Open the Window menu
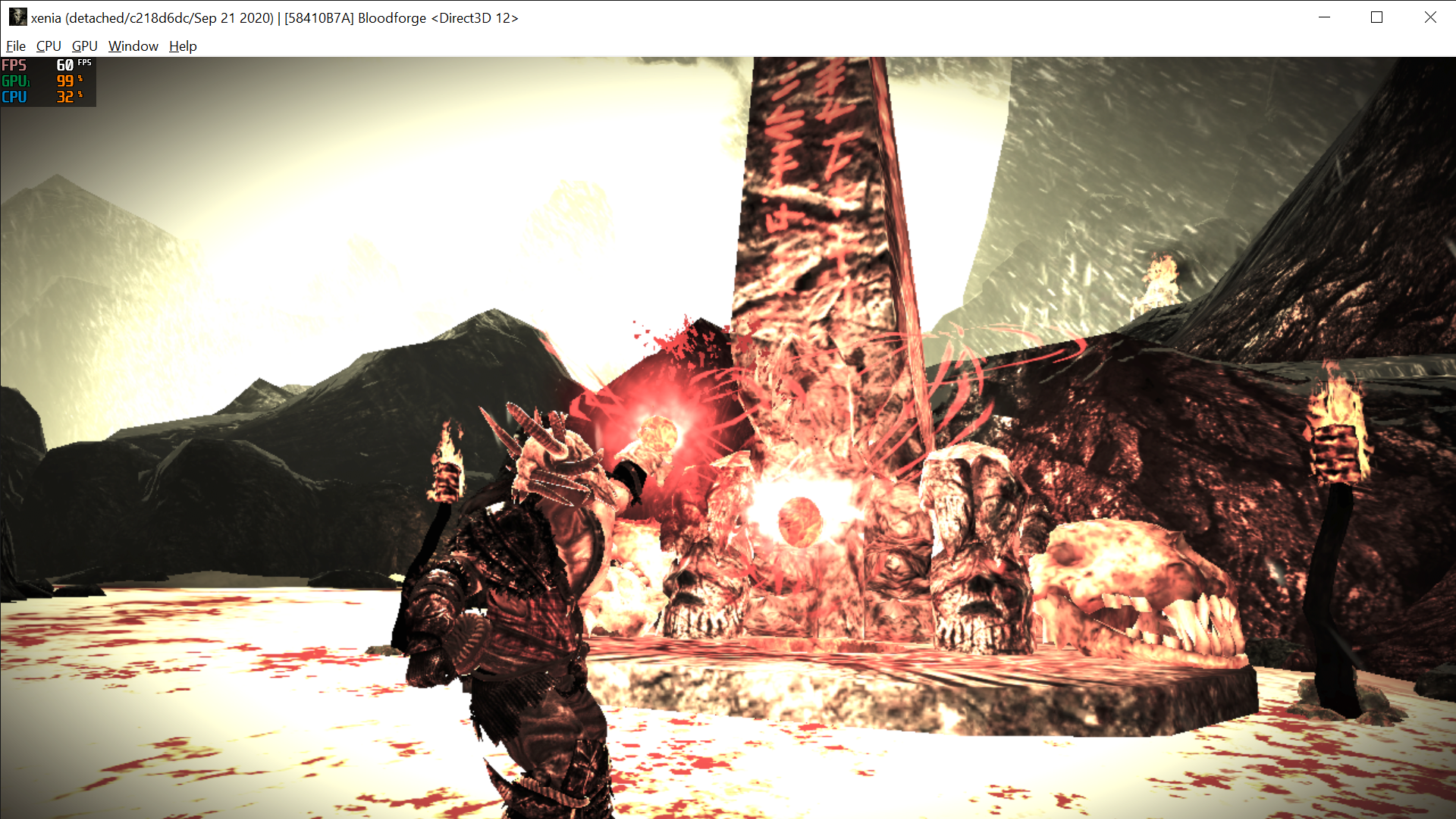 click(x=133, y=46)
